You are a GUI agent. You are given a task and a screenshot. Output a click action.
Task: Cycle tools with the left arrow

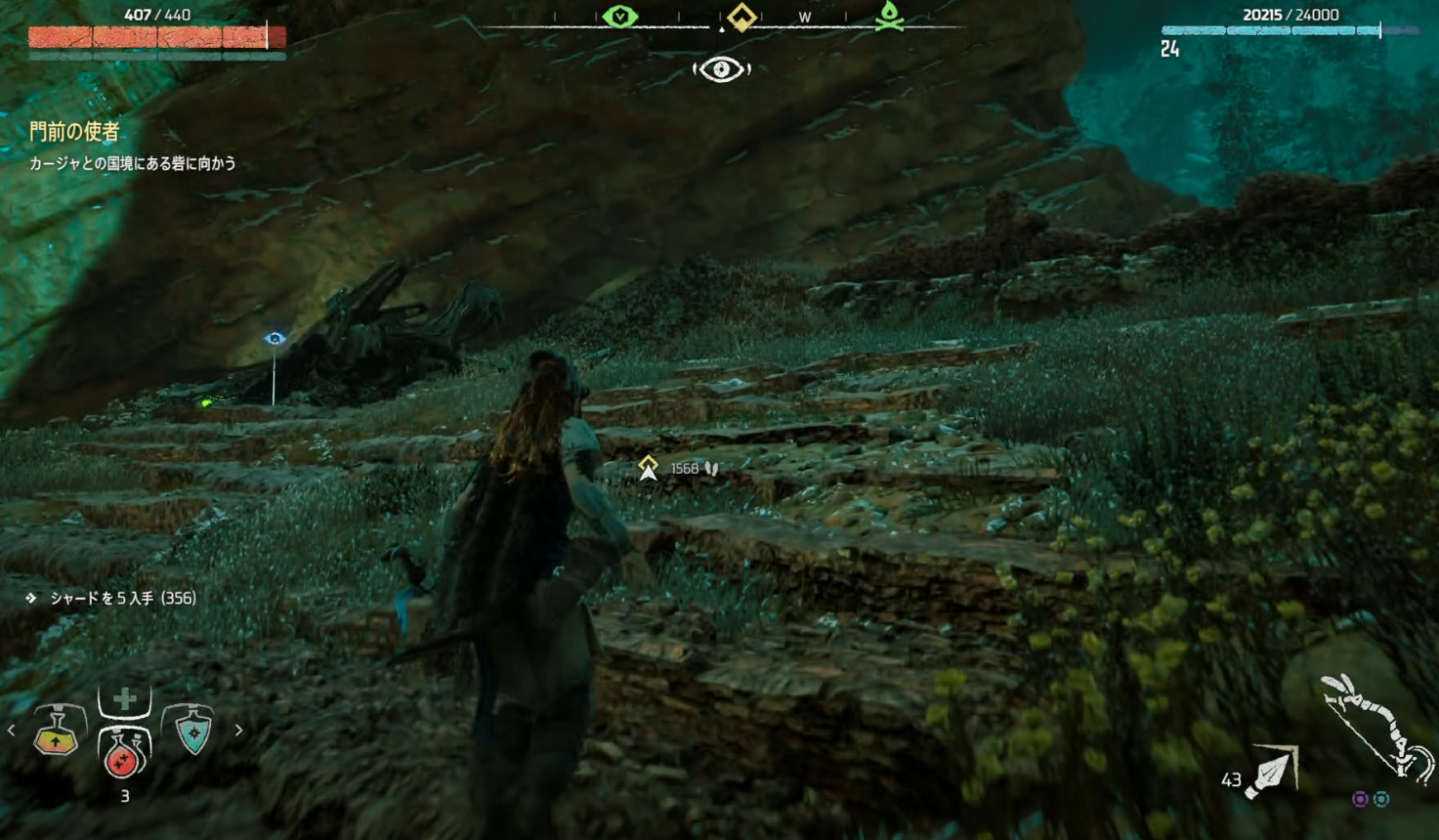12,730
